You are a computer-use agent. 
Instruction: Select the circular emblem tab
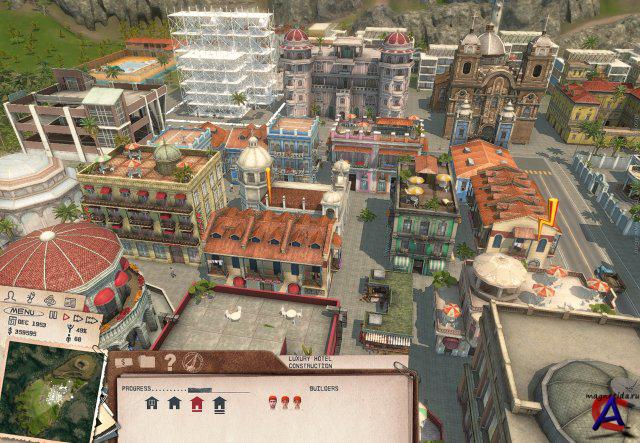(x=193, y=363)
